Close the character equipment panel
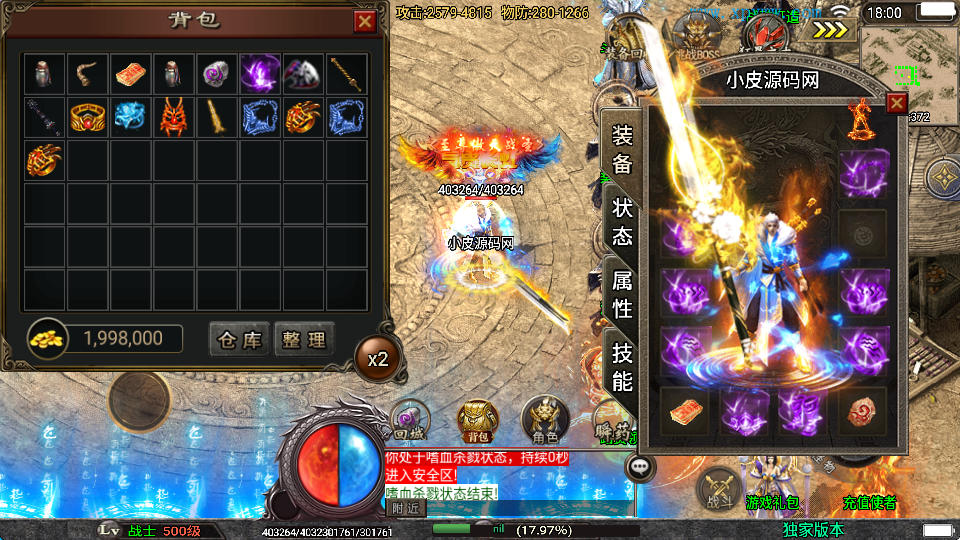This screenshot has height=540, width=960. pyautogui.click(x=896, y=102)
